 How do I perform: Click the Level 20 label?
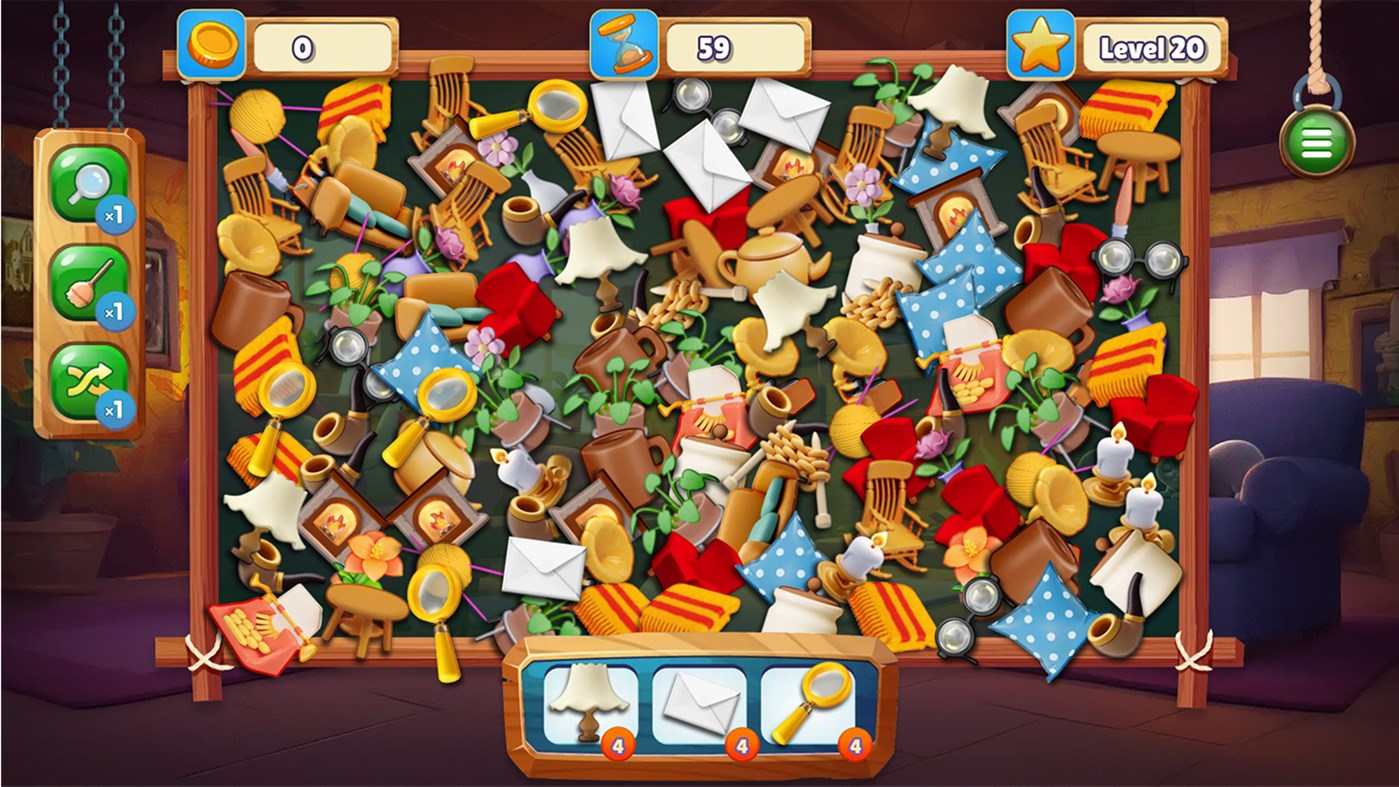tap(1152, 44)
